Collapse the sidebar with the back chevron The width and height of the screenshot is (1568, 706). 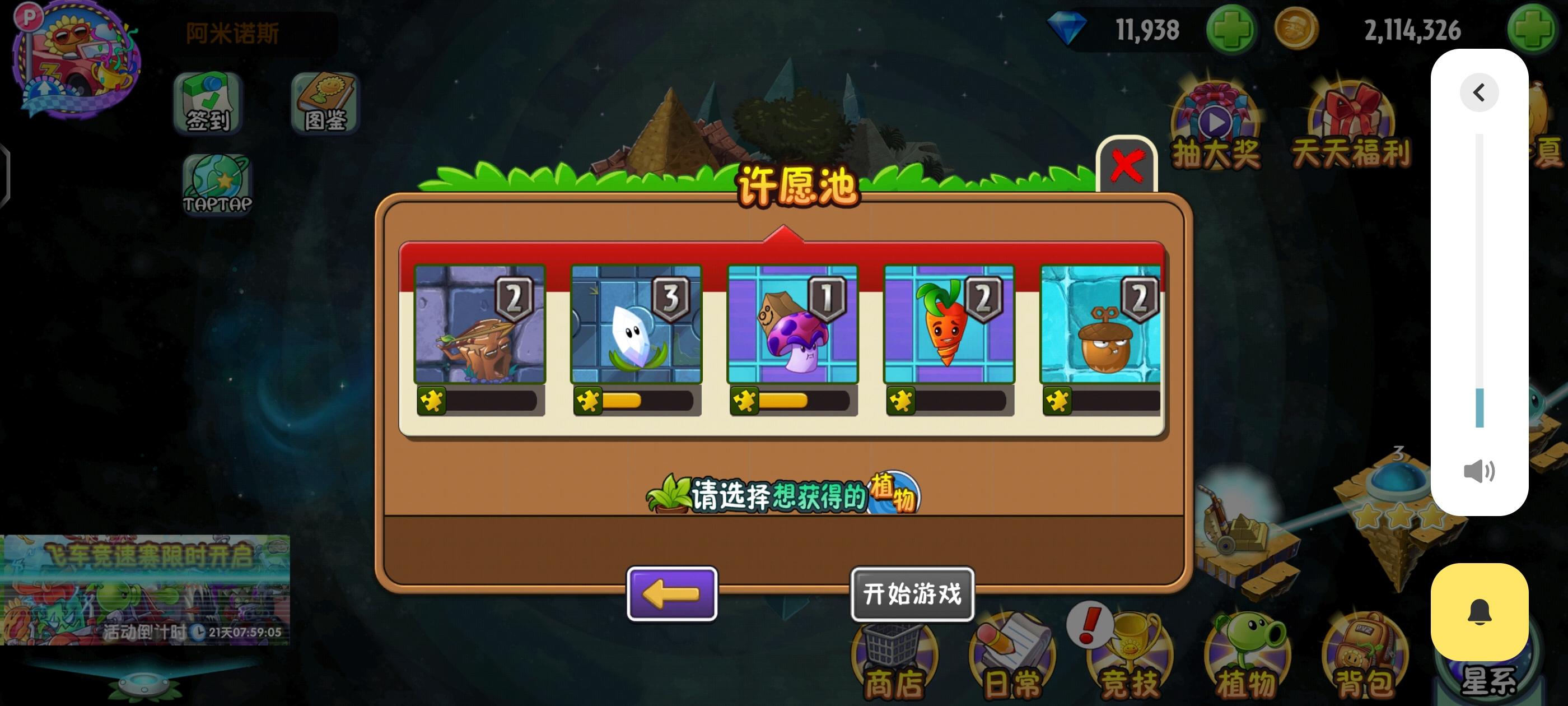(x=1479, y=91)
